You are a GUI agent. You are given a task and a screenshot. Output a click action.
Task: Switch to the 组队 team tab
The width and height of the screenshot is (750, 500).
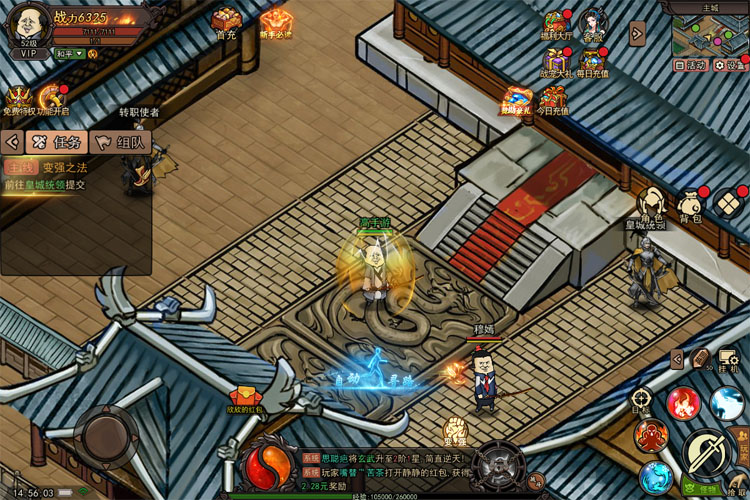[120, 142]
